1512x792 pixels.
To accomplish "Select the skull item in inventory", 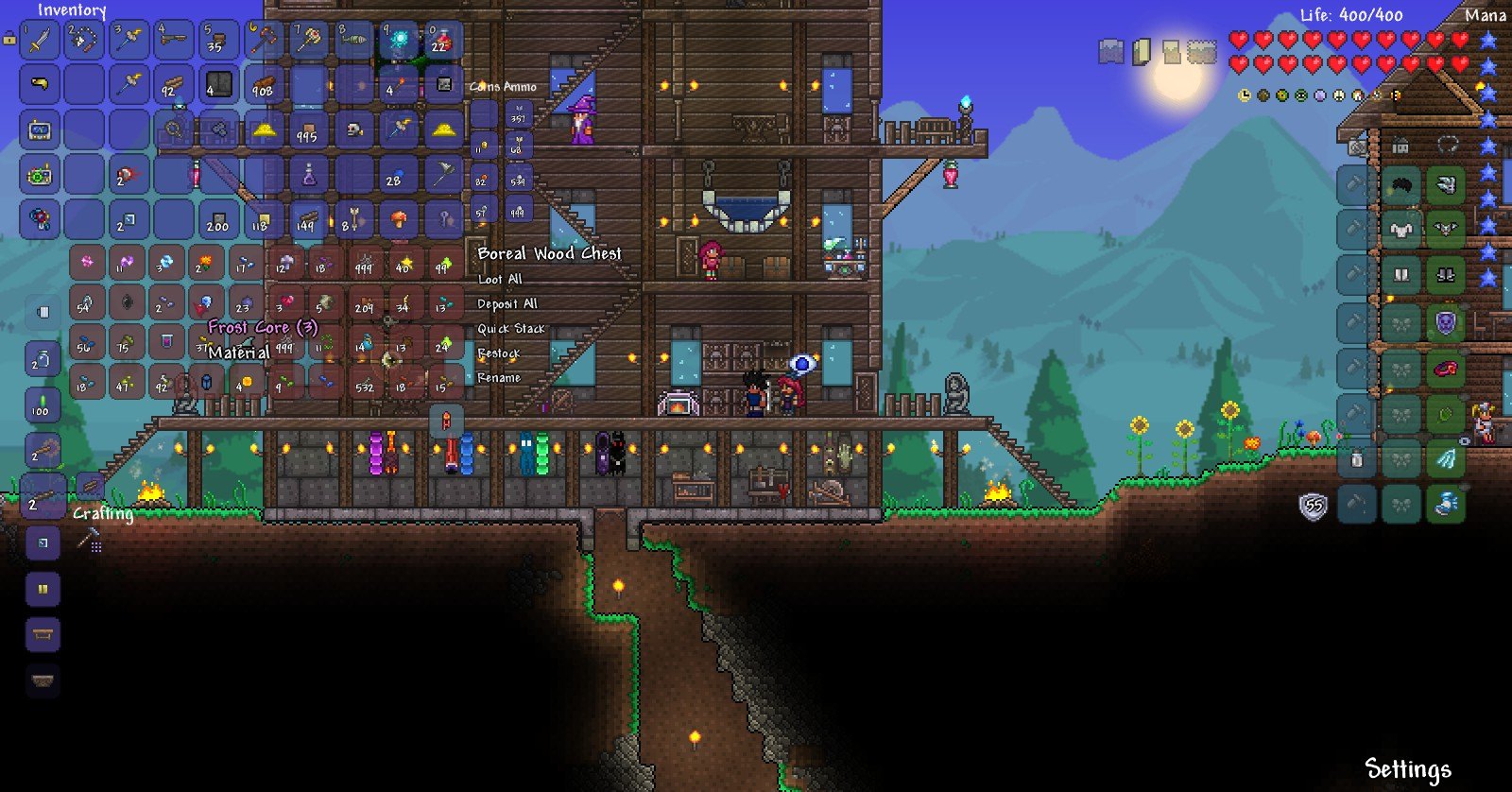I will pyautogui.click(x=355, y=129).
